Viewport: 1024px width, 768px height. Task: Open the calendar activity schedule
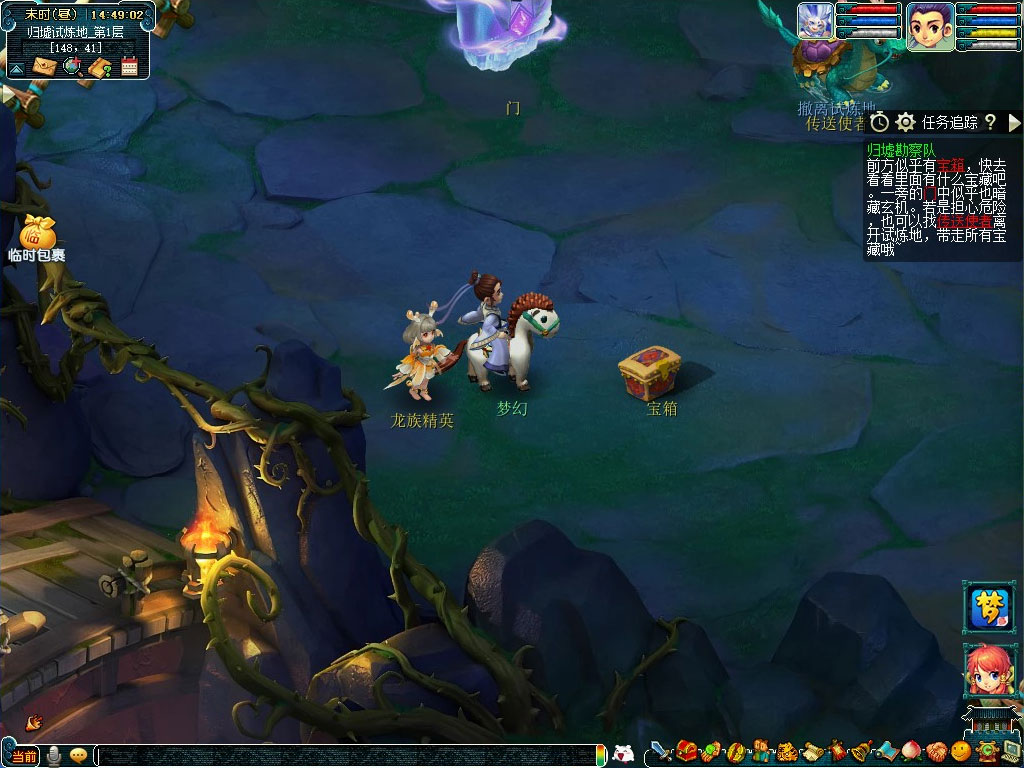(x=129, y=67)
